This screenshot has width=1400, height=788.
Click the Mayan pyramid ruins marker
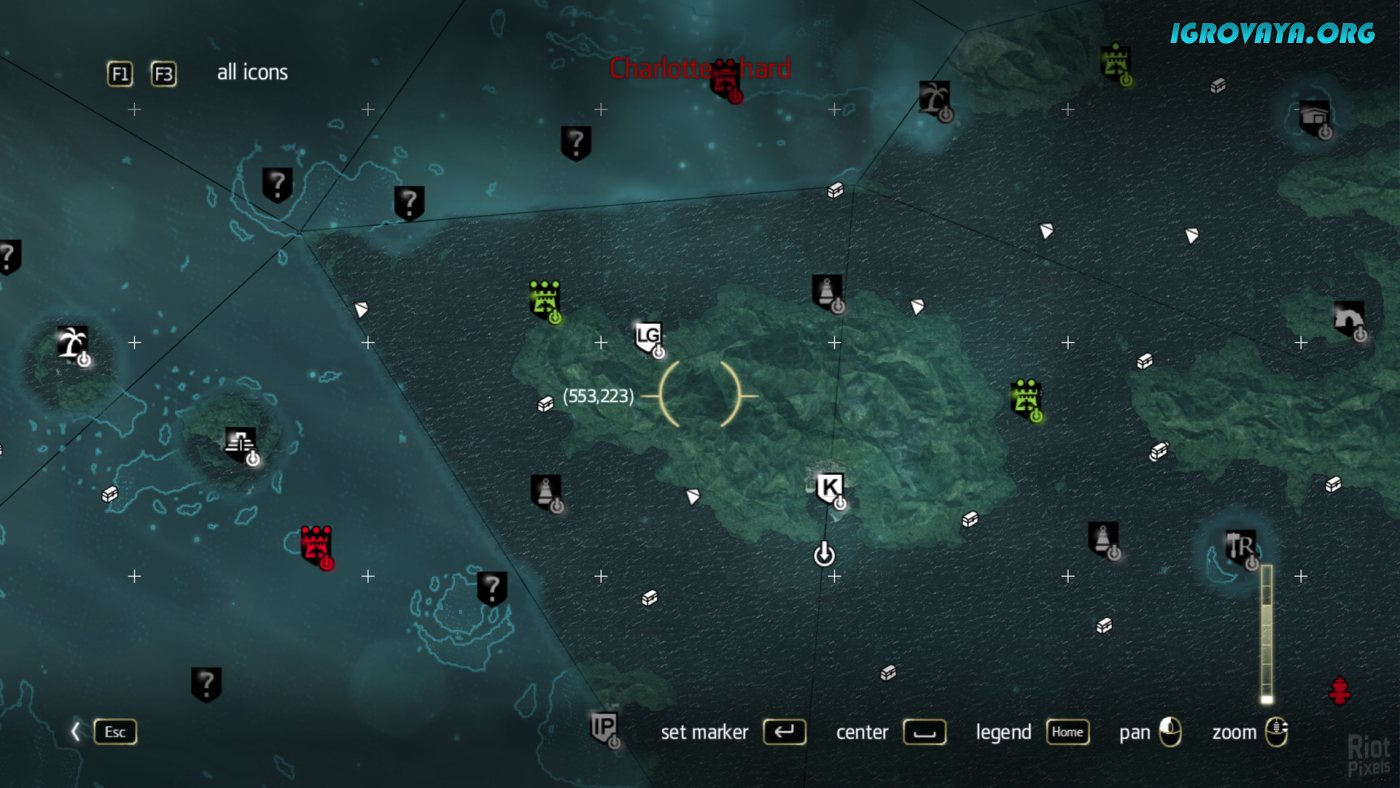click(240, 441)
